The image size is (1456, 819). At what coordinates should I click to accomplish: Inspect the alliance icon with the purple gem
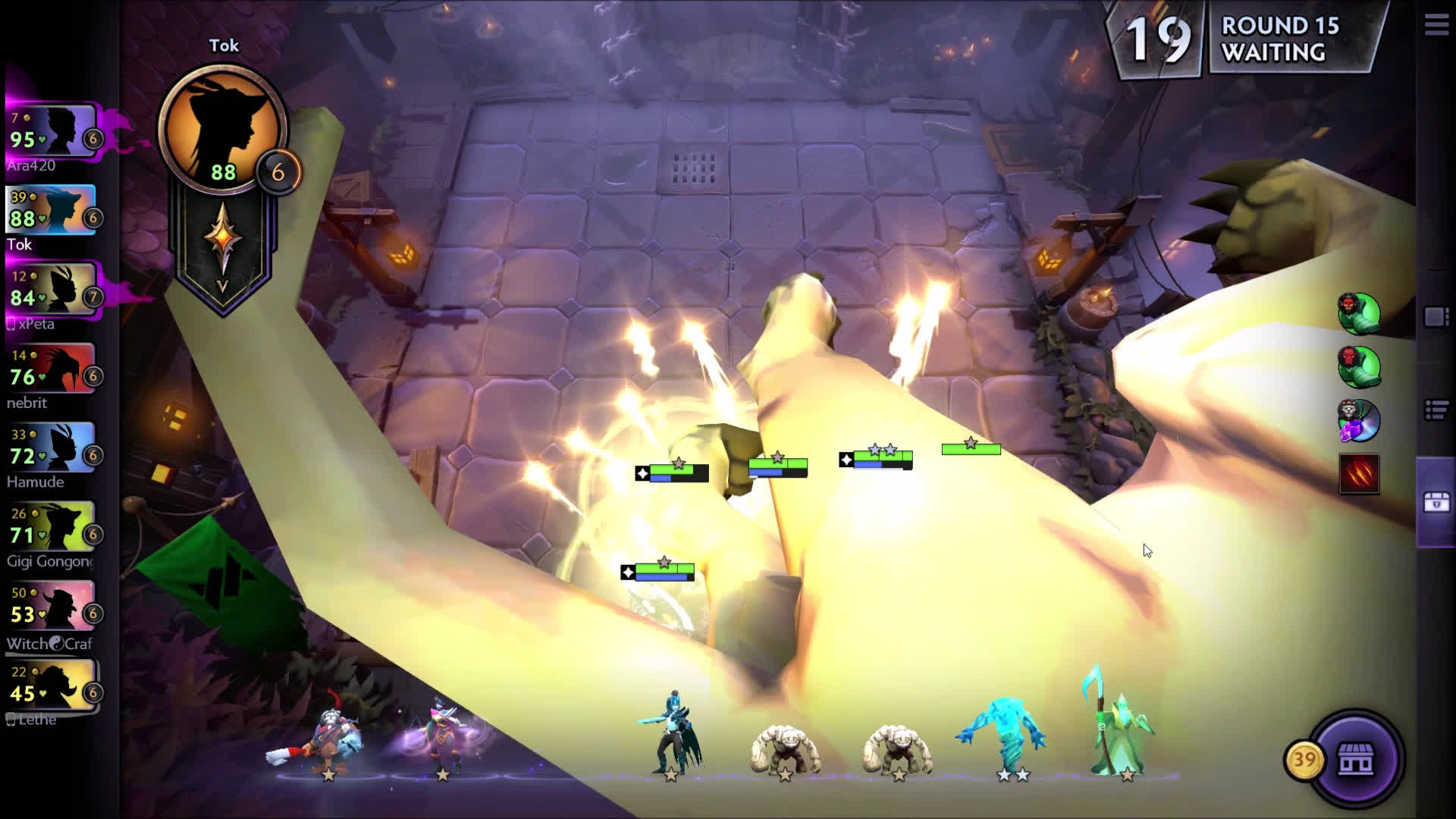coord(1359,420)
